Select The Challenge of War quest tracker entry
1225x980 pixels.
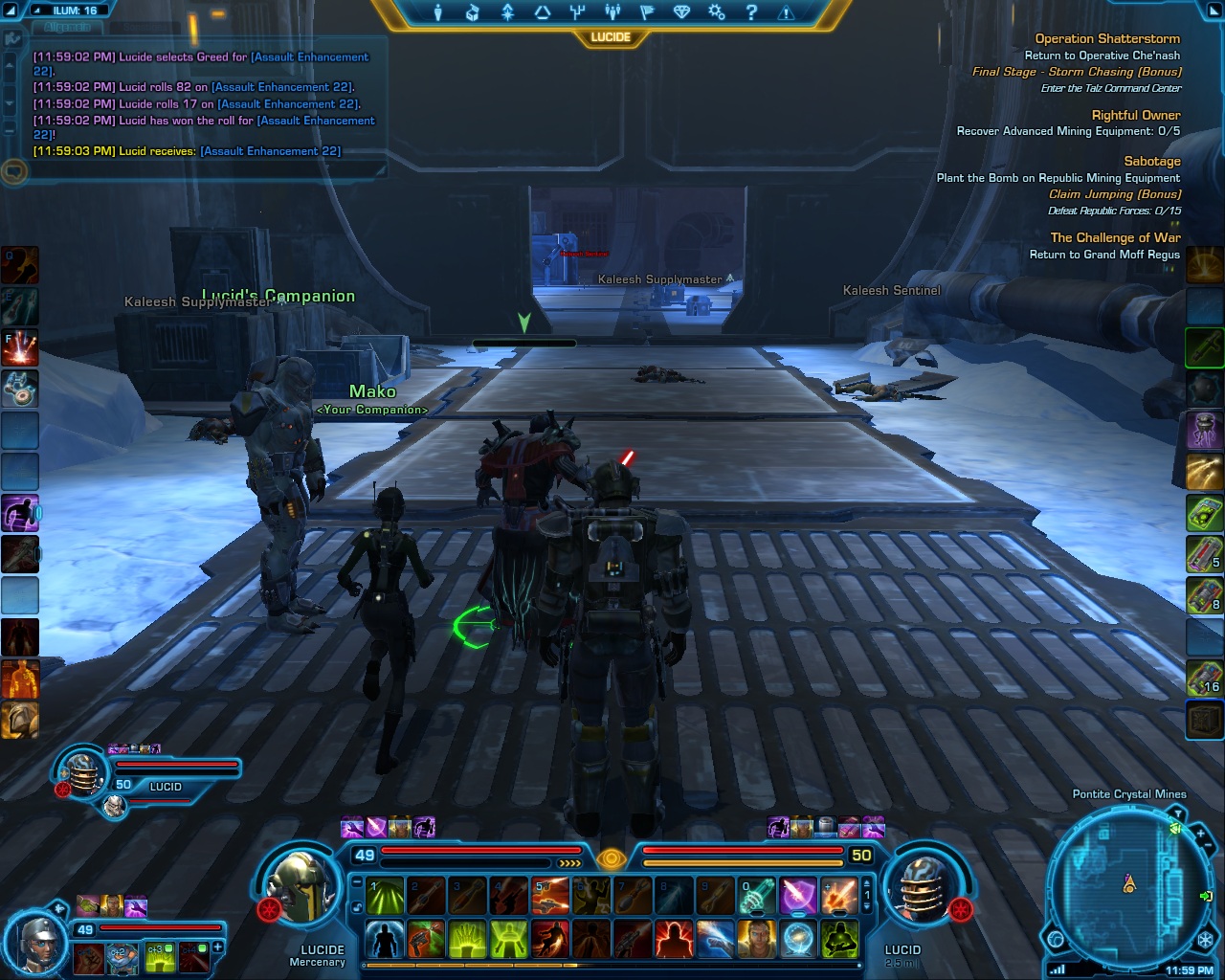pyautogui.click(x=1115, y=237)
